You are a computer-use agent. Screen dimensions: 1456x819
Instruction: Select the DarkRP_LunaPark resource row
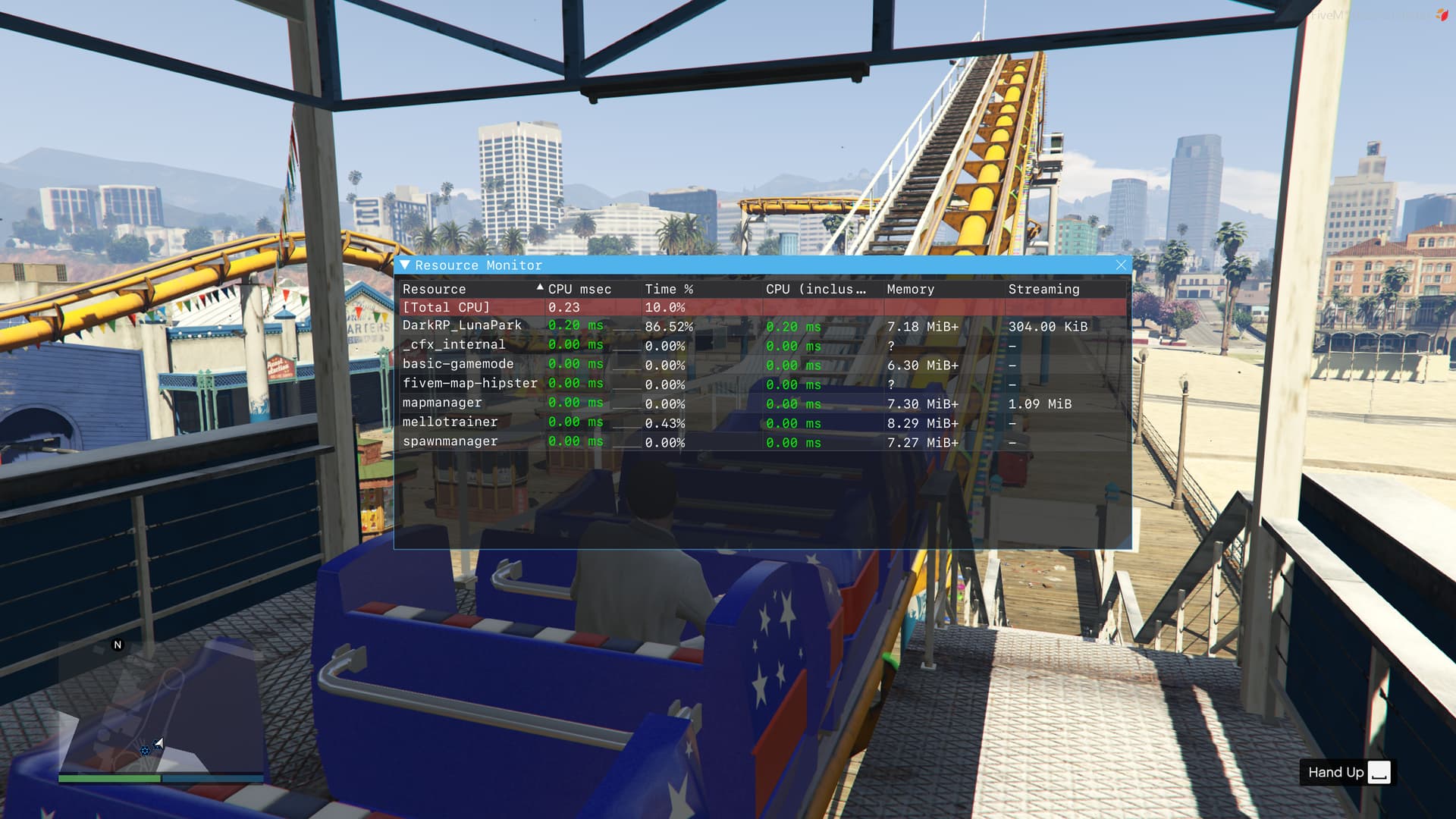(x=463, y=325)
